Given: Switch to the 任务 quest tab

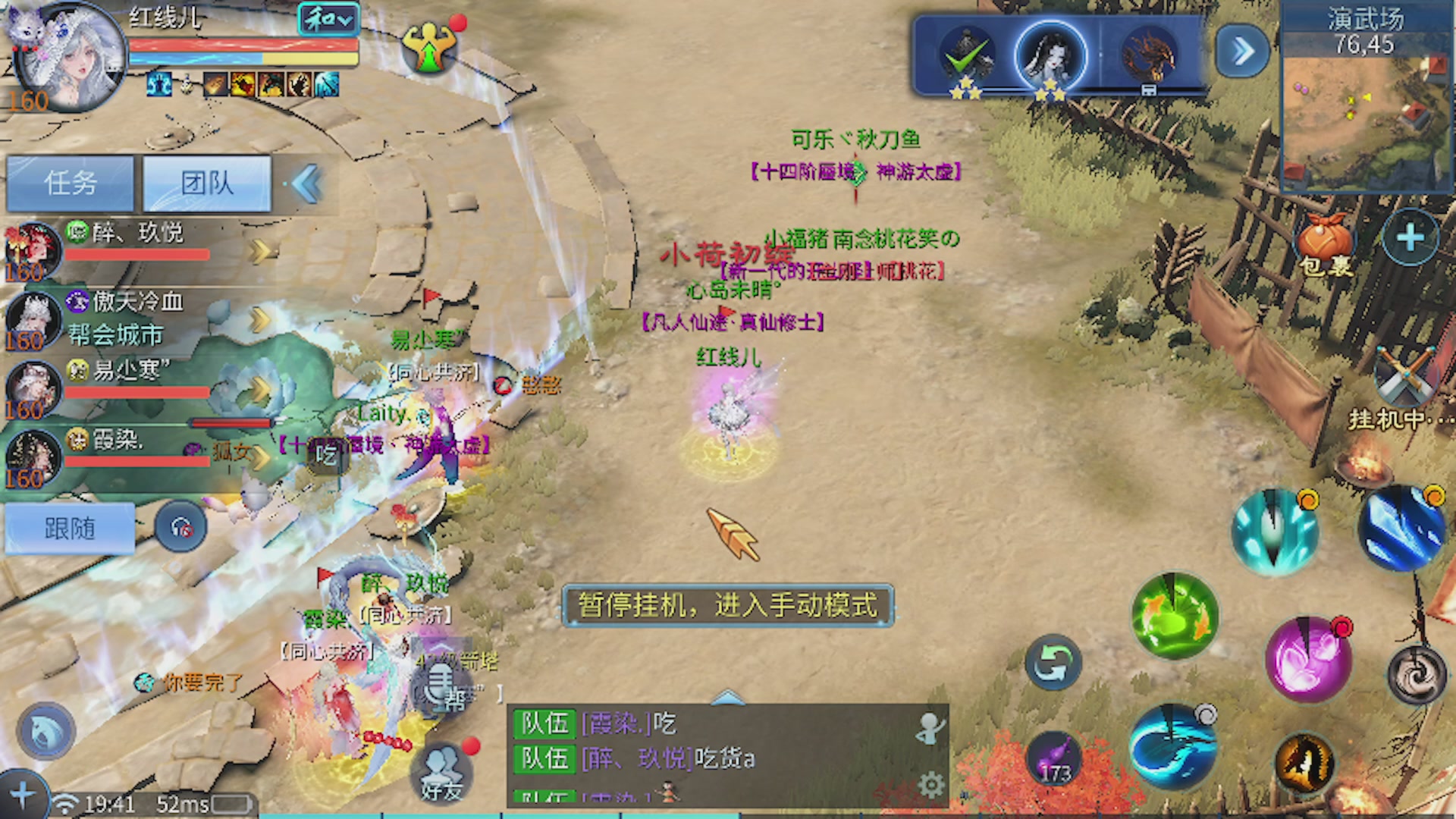Looking at the screenshot, I should point(71,182).
